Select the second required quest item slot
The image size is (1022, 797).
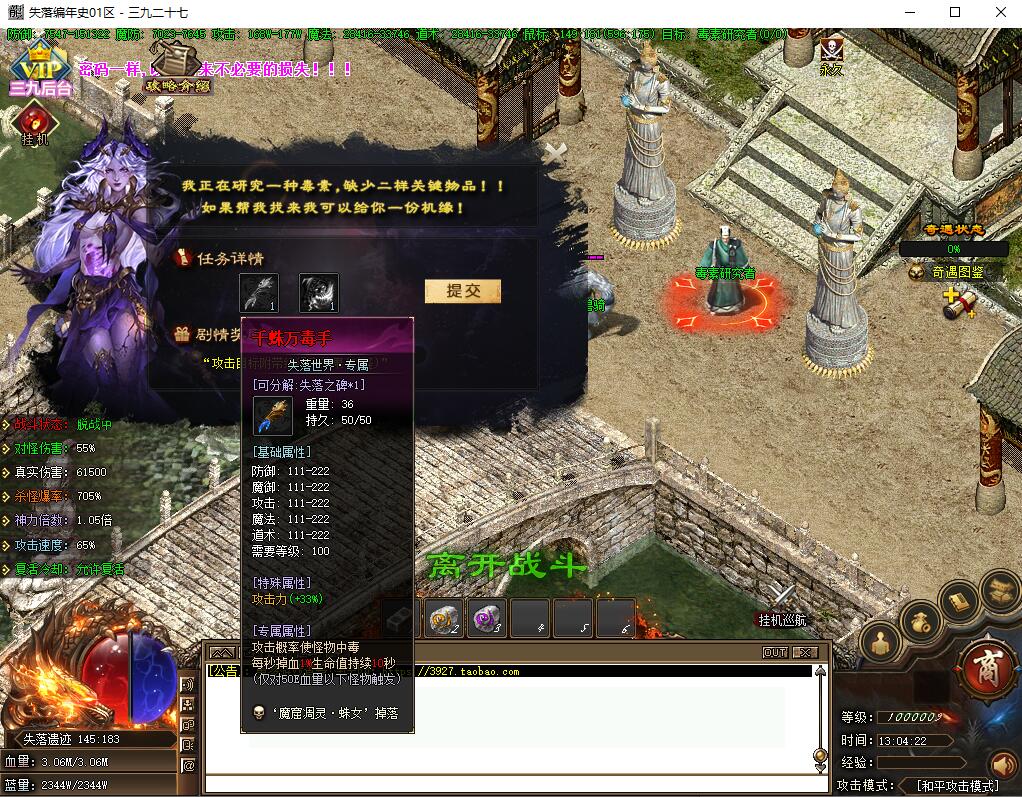coord(318,293)
